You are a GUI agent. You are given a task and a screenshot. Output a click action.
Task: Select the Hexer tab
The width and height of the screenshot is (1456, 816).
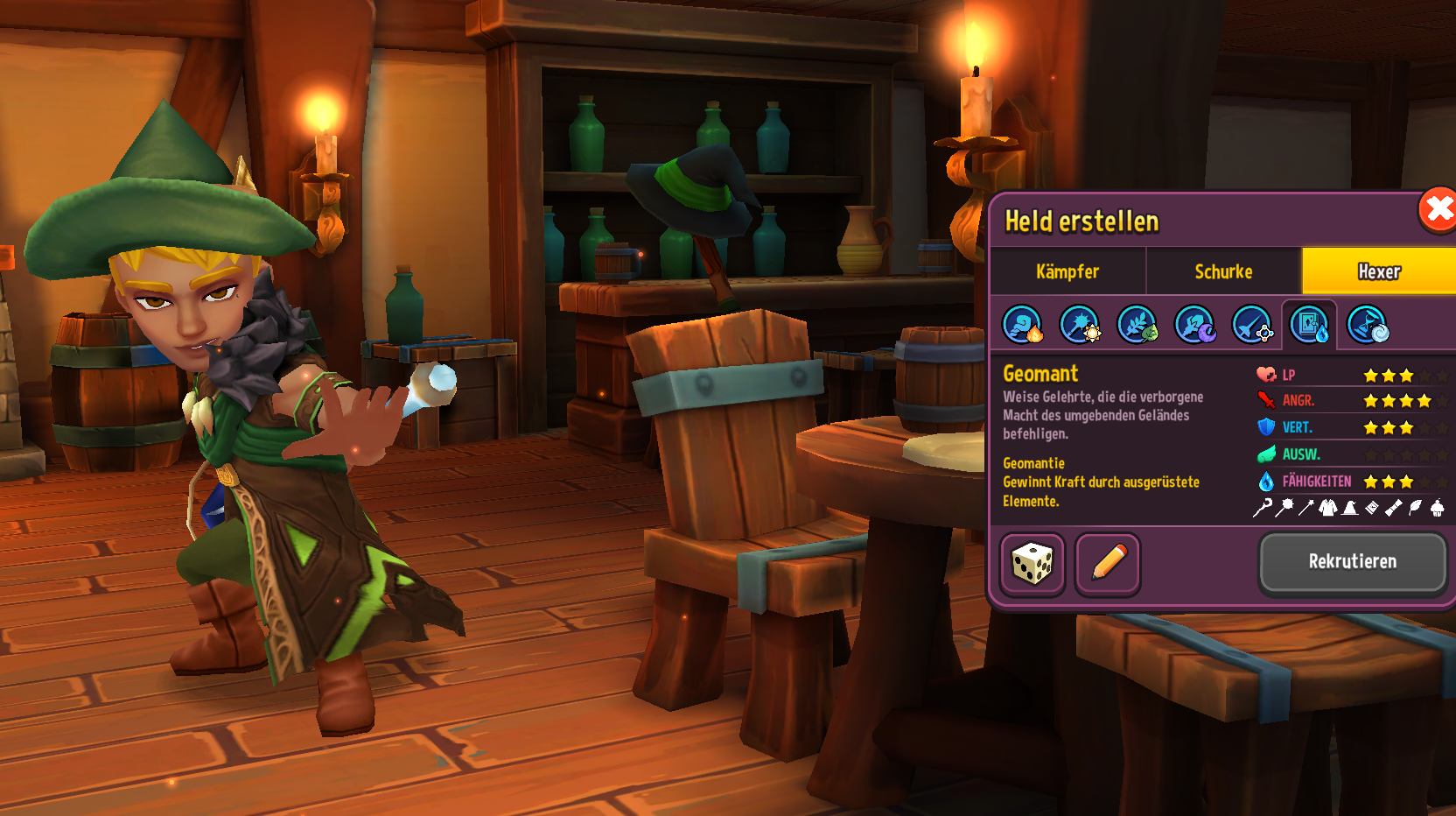[1378, 271]
